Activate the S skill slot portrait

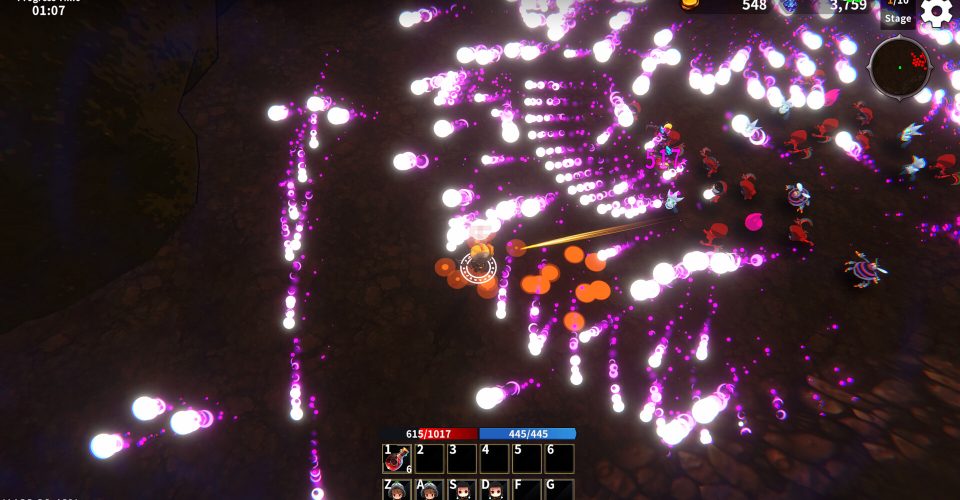(462, 490)
